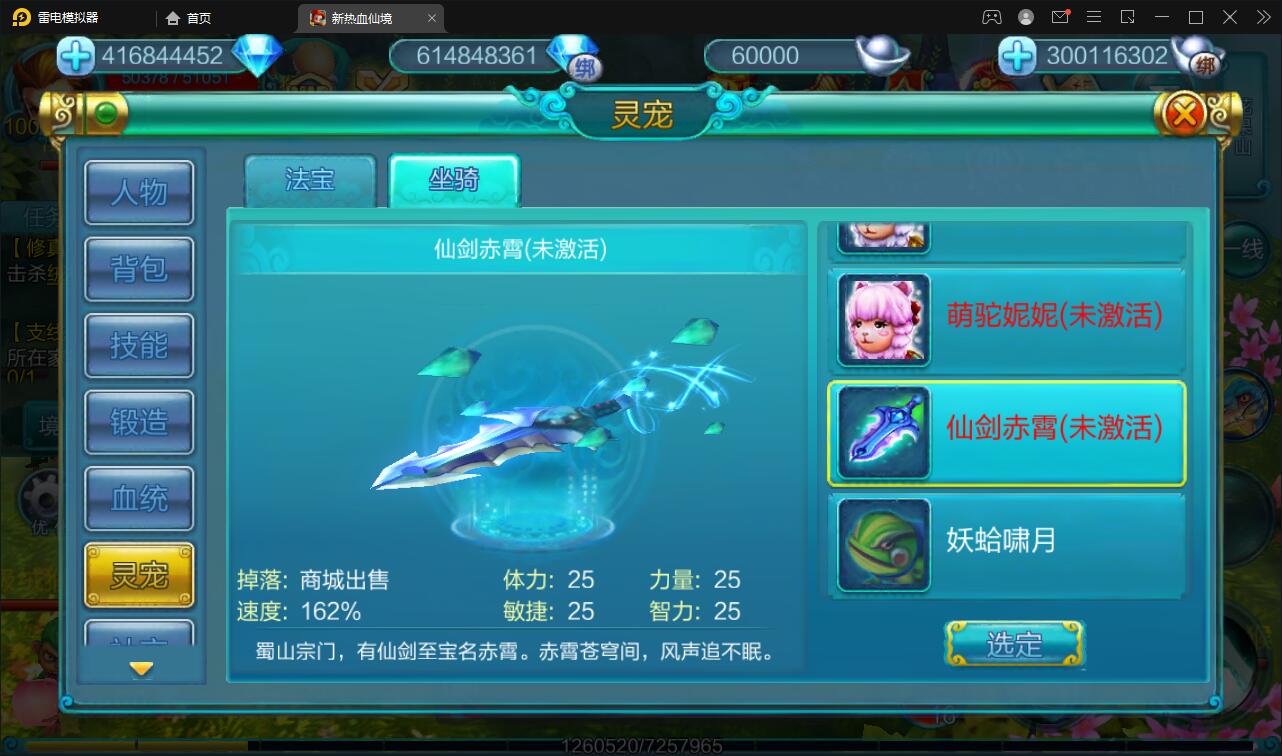Open the 背包 panel from the sidebar
This screenshot has height=756, width=1282.
click(139, 269)
